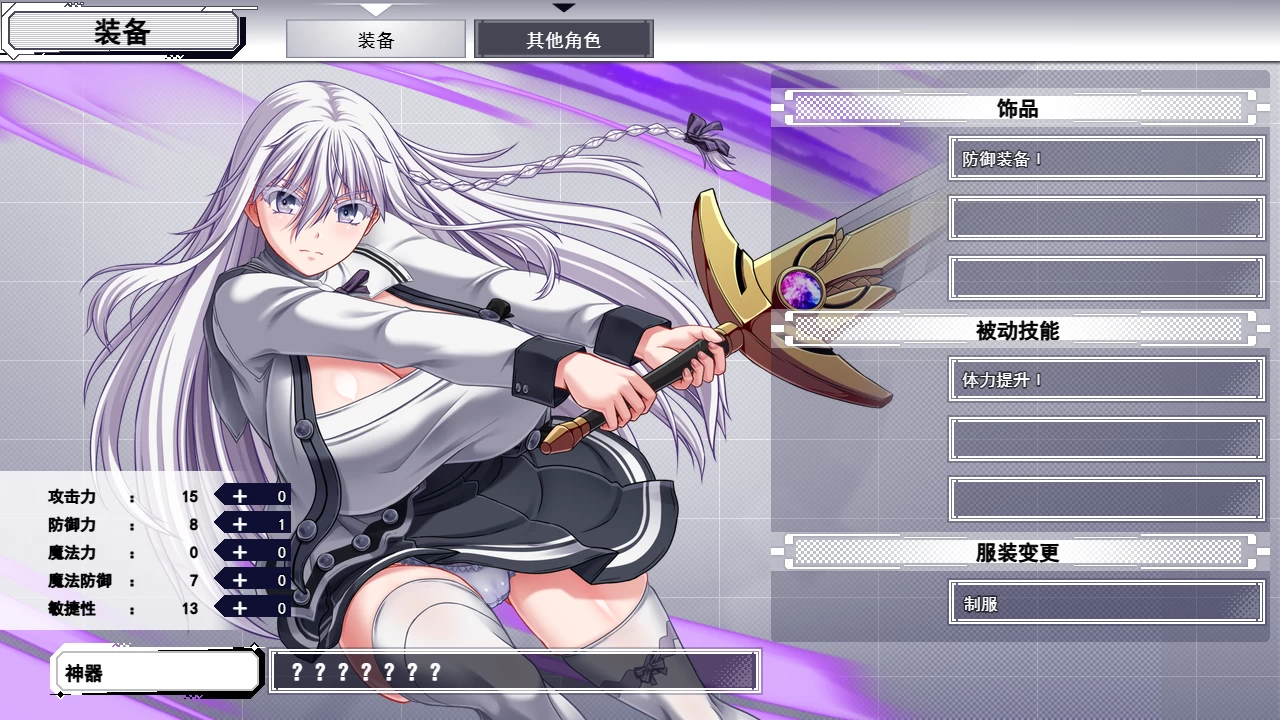Open the arrow above the 其他角色 tab
The image size is (1280, 720).
point(564,9)
